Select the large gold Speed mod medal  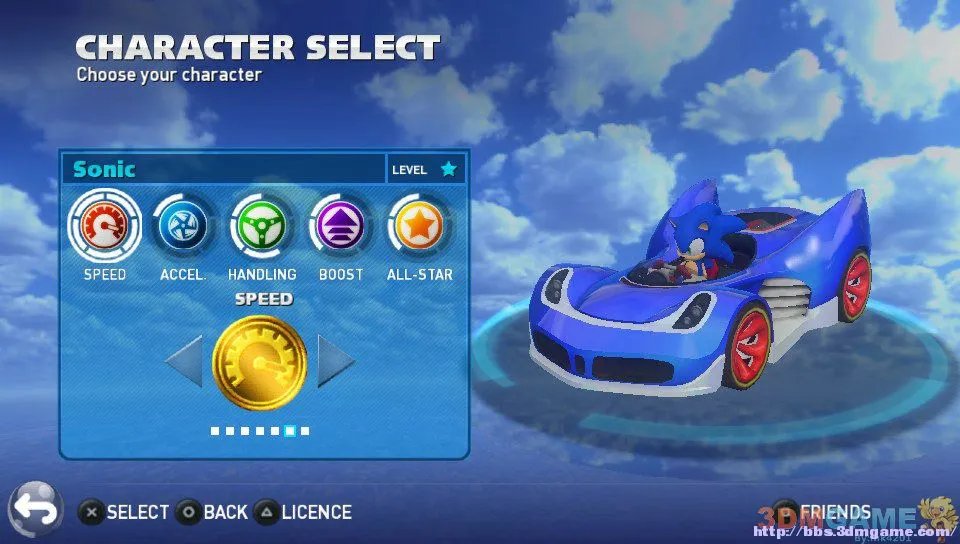click(x=260, y=362)
